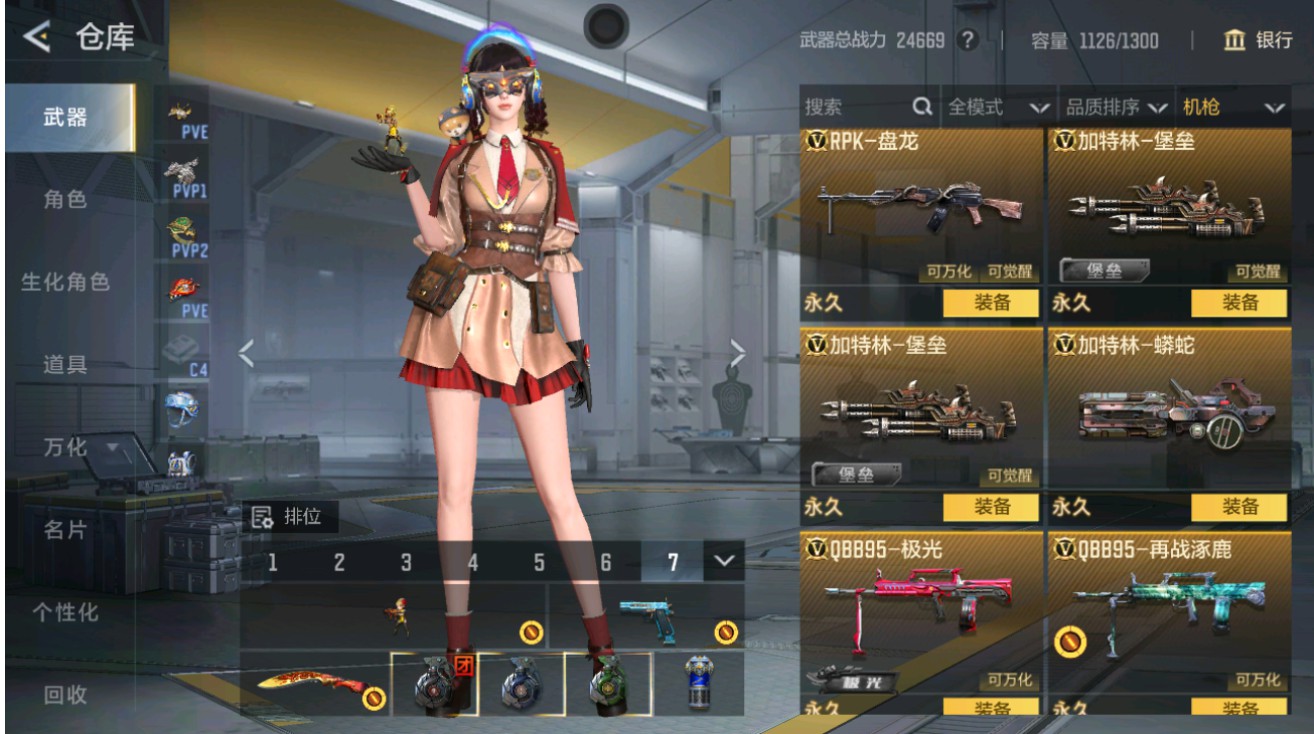This screenshot has height=734, width=1314.
Task: Equip RPK-盘龙 with its 装备 button
Action: (990, 303)
